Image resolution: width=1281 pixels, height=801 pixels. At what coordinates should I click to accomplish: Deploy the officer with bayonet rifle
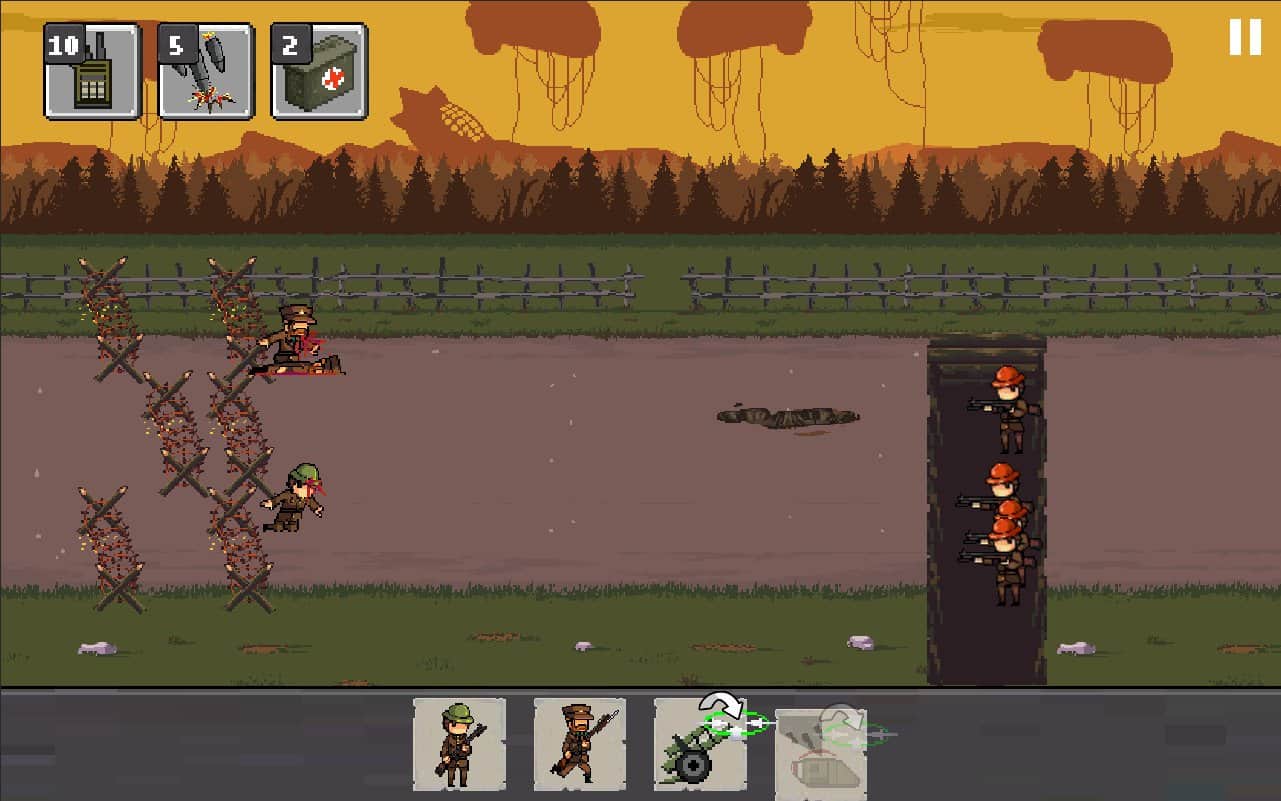point(579,744)
